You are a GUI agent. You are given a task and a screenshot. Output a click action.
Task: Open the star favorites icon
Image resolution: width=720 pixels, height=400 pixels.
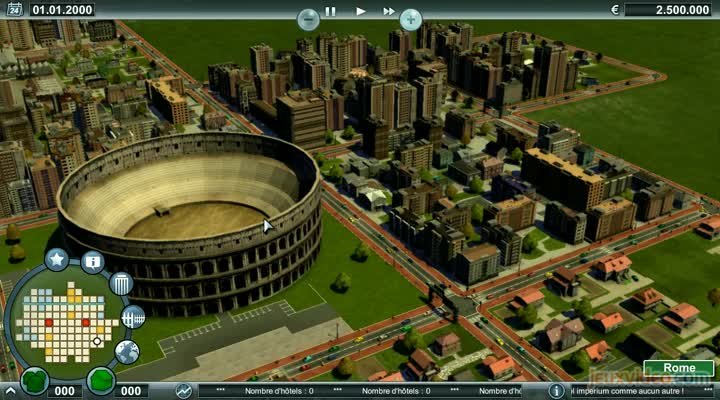tap(57, 260)
